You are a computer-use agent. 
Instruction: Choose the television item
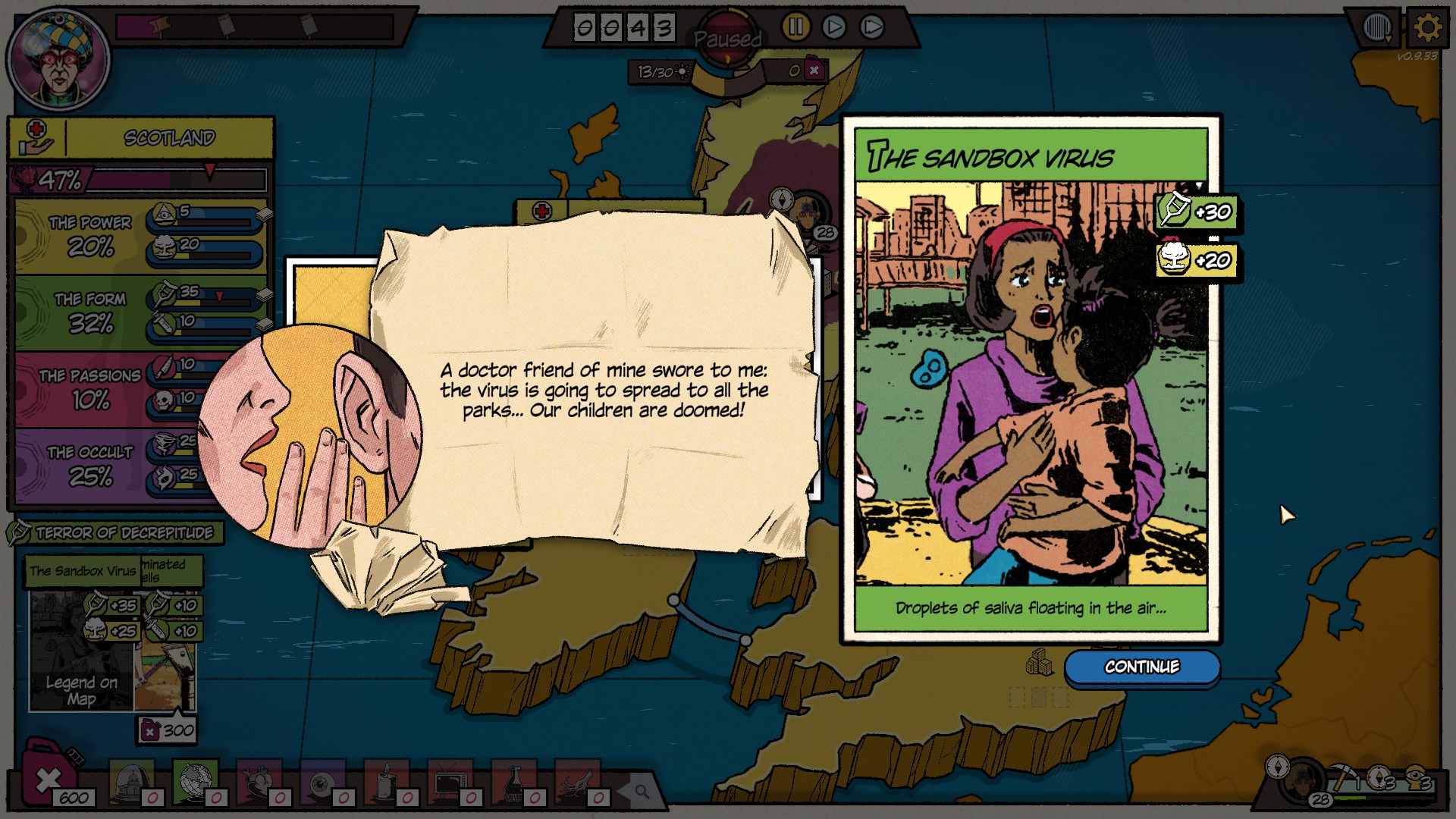(x=450, y=783)
